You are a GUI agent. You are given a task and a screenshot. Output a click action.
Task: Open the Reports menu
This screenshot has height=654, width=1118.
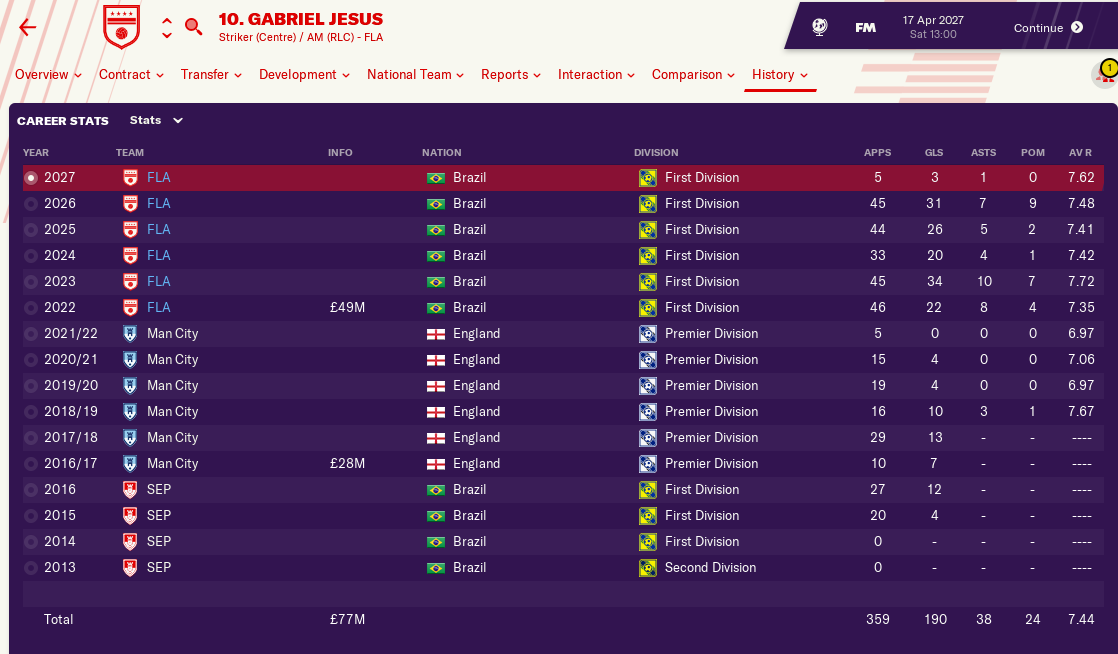coord(510,75)
